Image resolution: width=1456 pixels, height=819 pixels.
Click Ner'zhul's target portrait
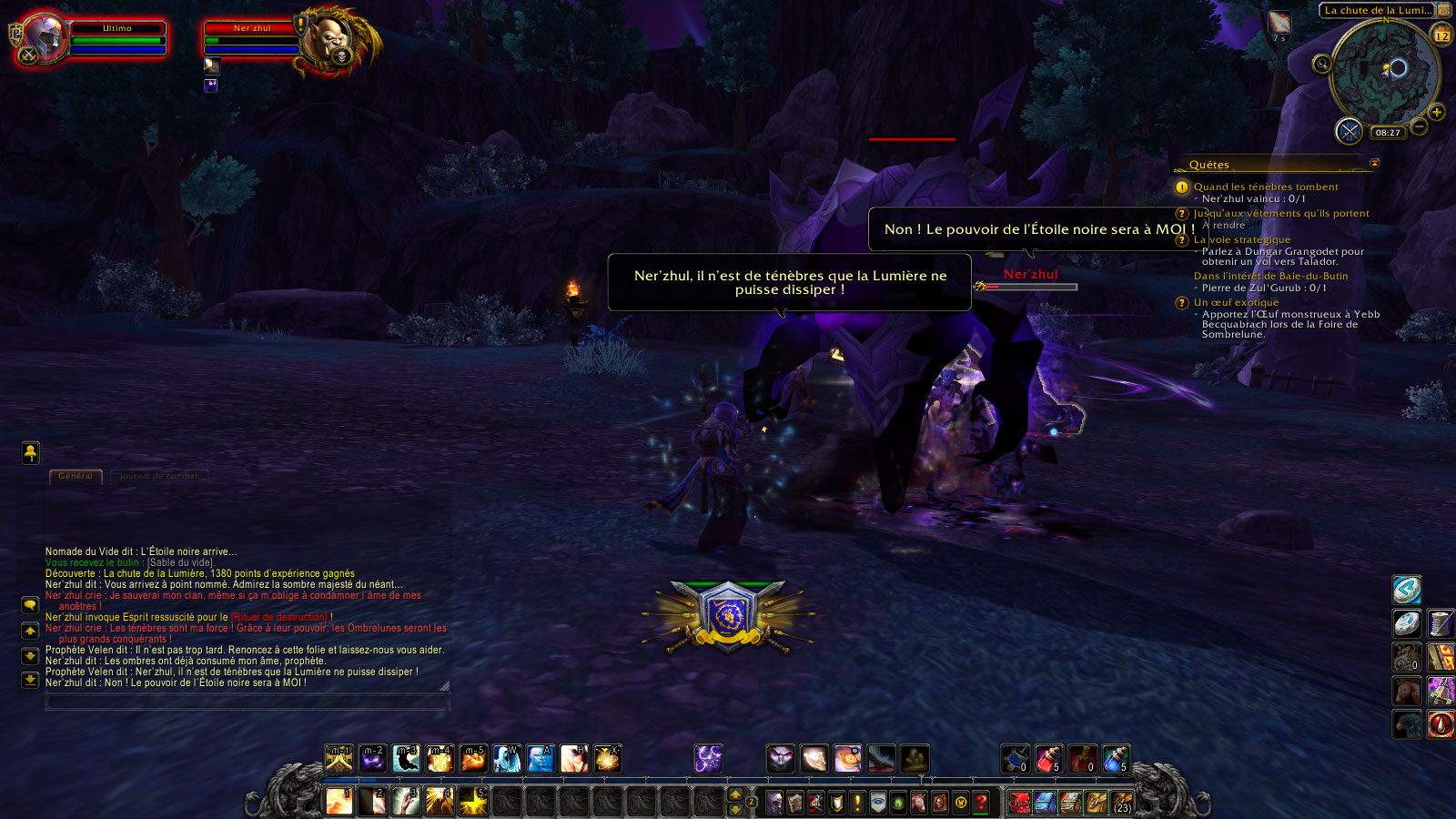pos(326,40)
